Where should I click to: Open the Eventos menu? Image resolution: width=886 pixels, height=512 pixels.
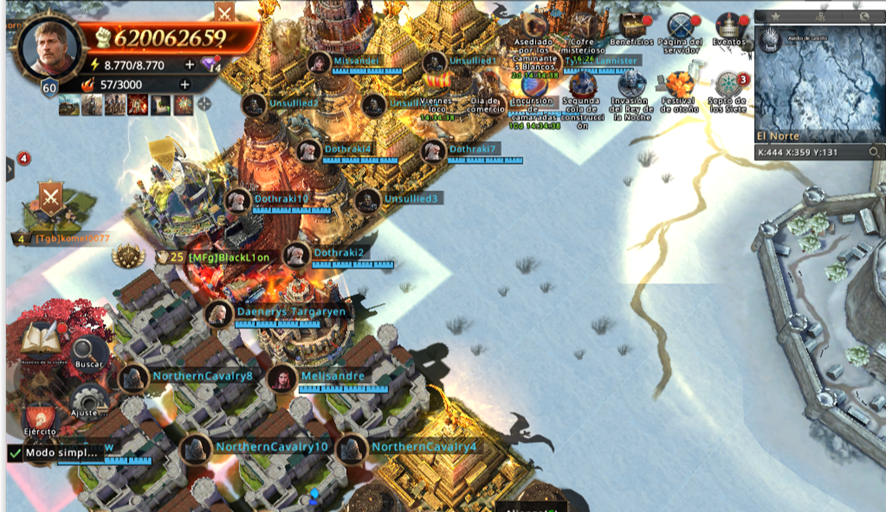[x=730, y=25]
